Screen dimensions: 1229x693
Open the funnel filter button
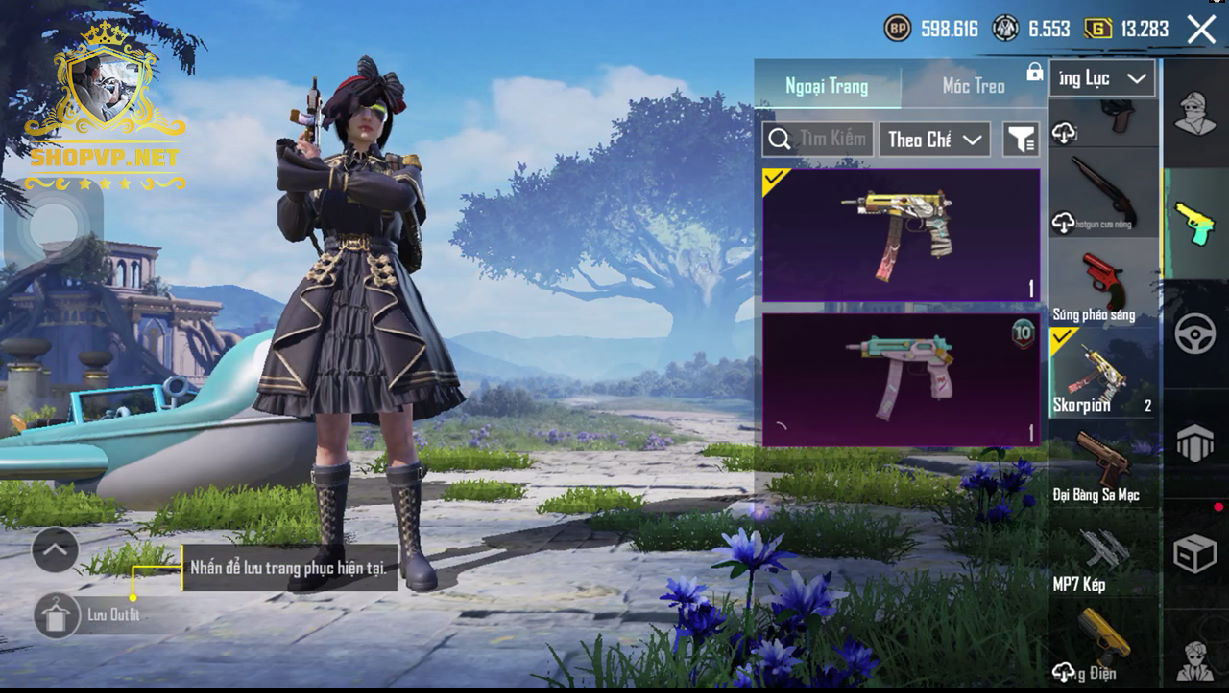1020,140
